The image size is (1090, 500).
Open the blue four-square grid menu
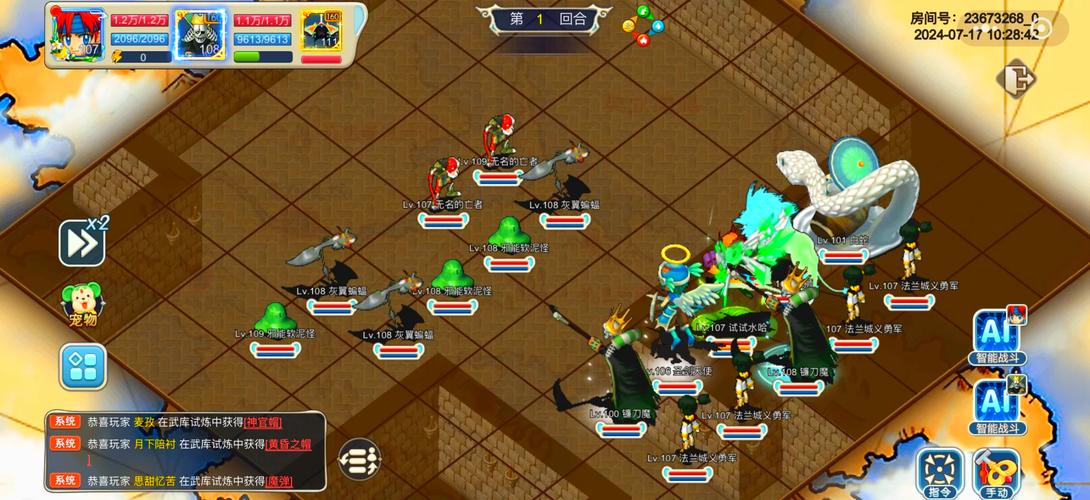[x=82, y=366]
